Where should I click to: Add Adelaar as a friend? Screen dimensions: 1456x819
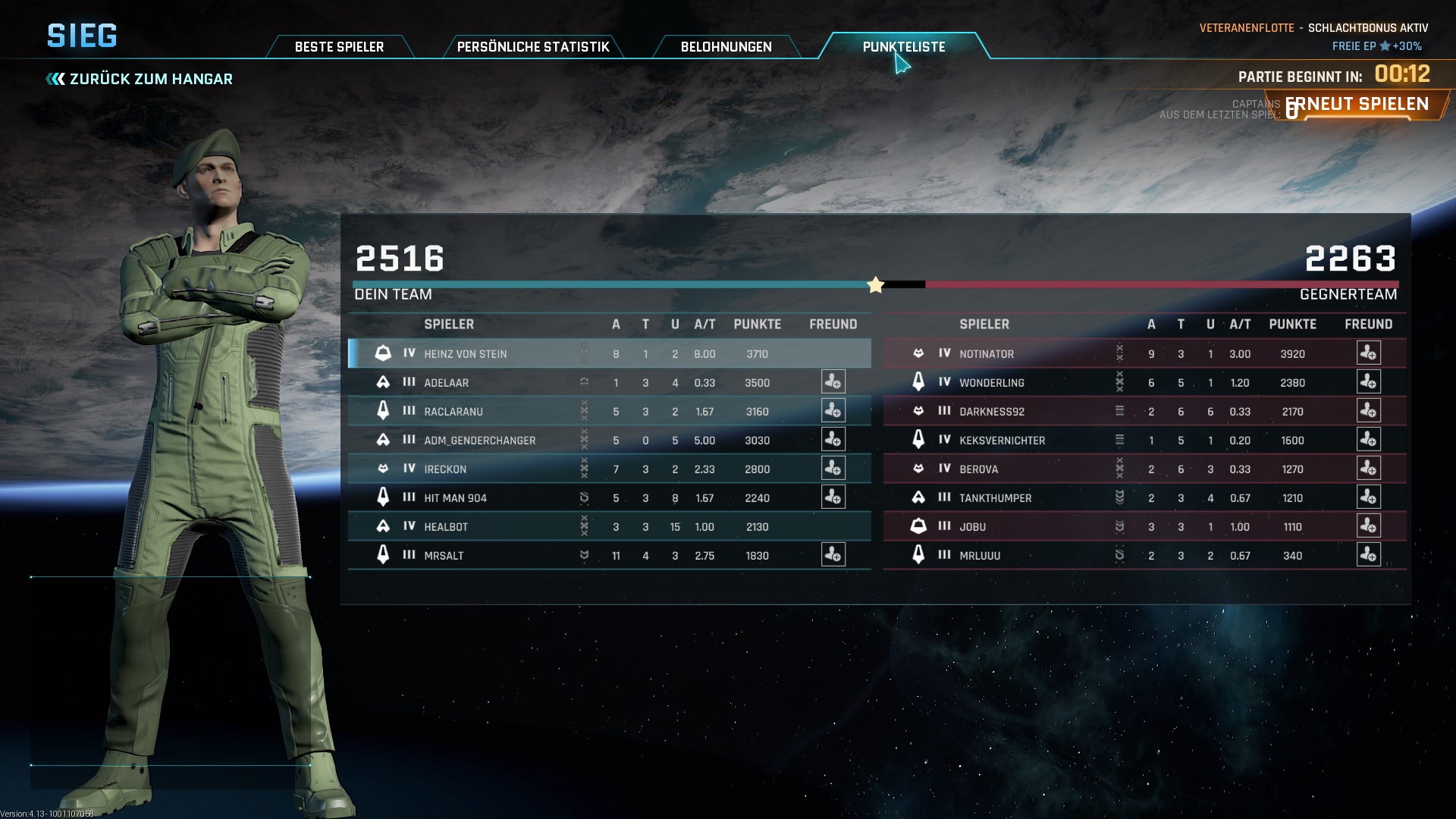coord(833,382)
